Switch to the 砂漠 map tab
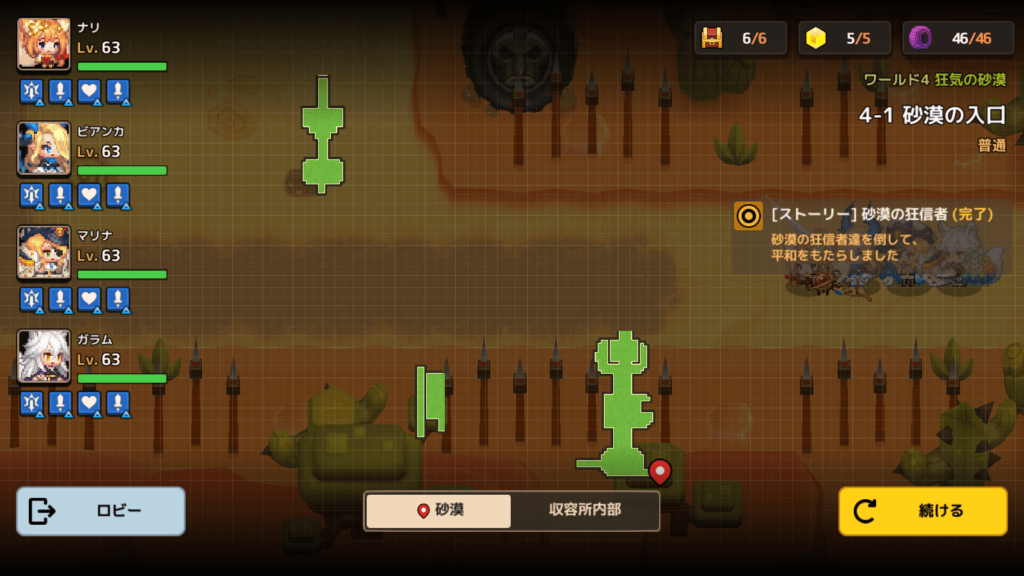The width and height of the screenshot is (1024, 576). point(439,510)
